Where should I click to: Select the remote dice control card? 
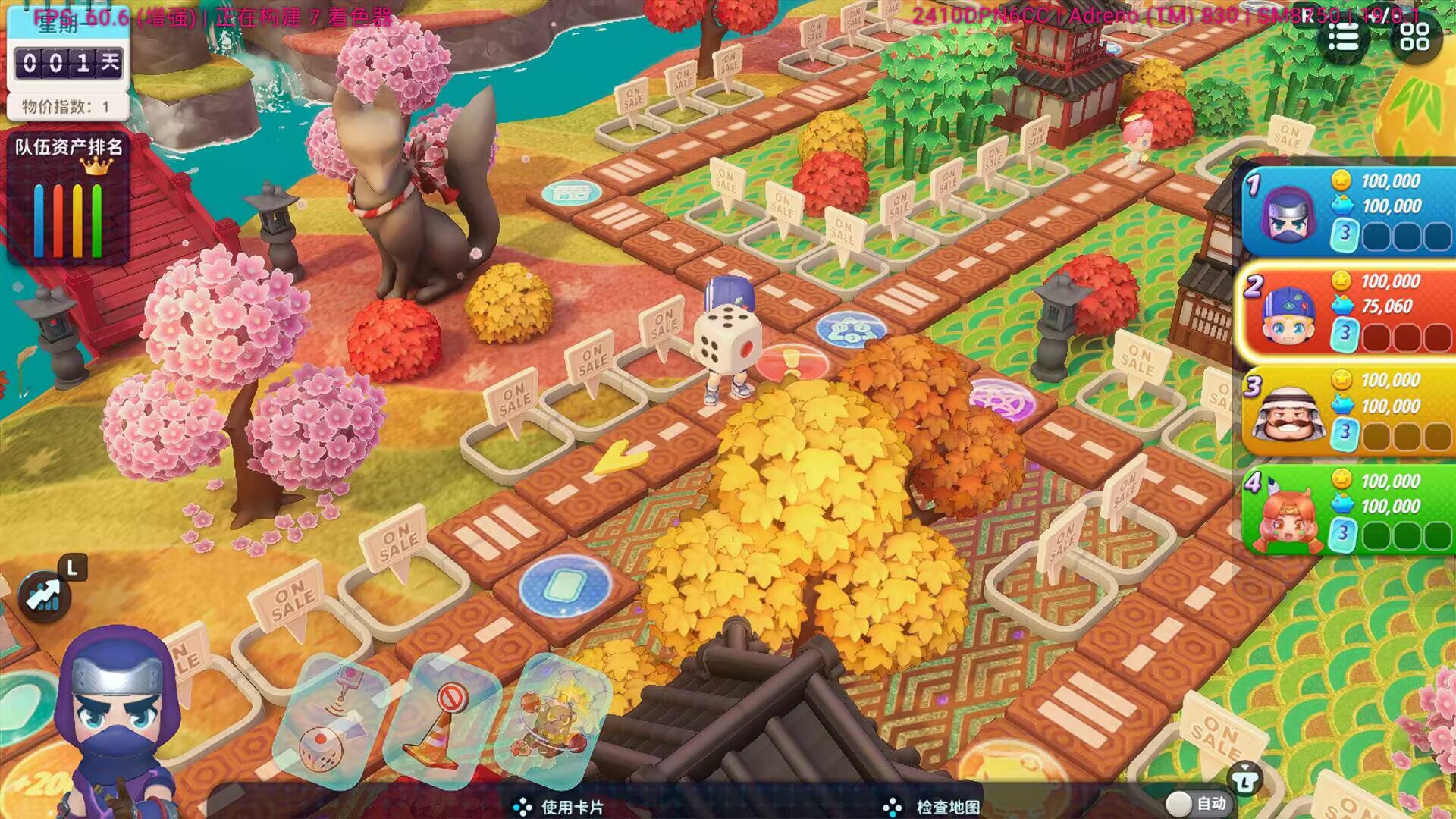(x=331, y=721)
